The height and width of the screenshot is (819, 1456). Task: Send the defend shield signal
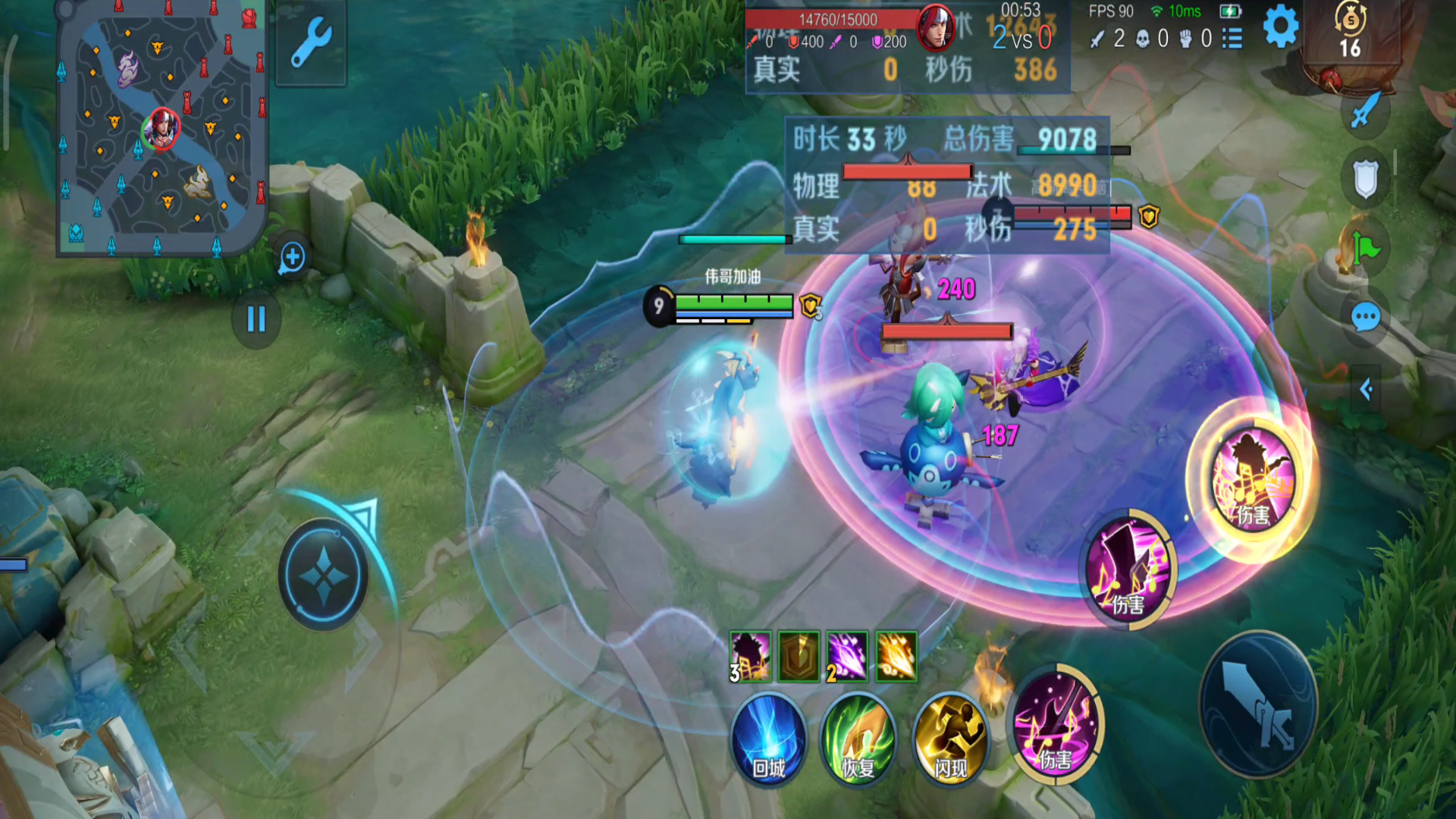[1365, 179]
